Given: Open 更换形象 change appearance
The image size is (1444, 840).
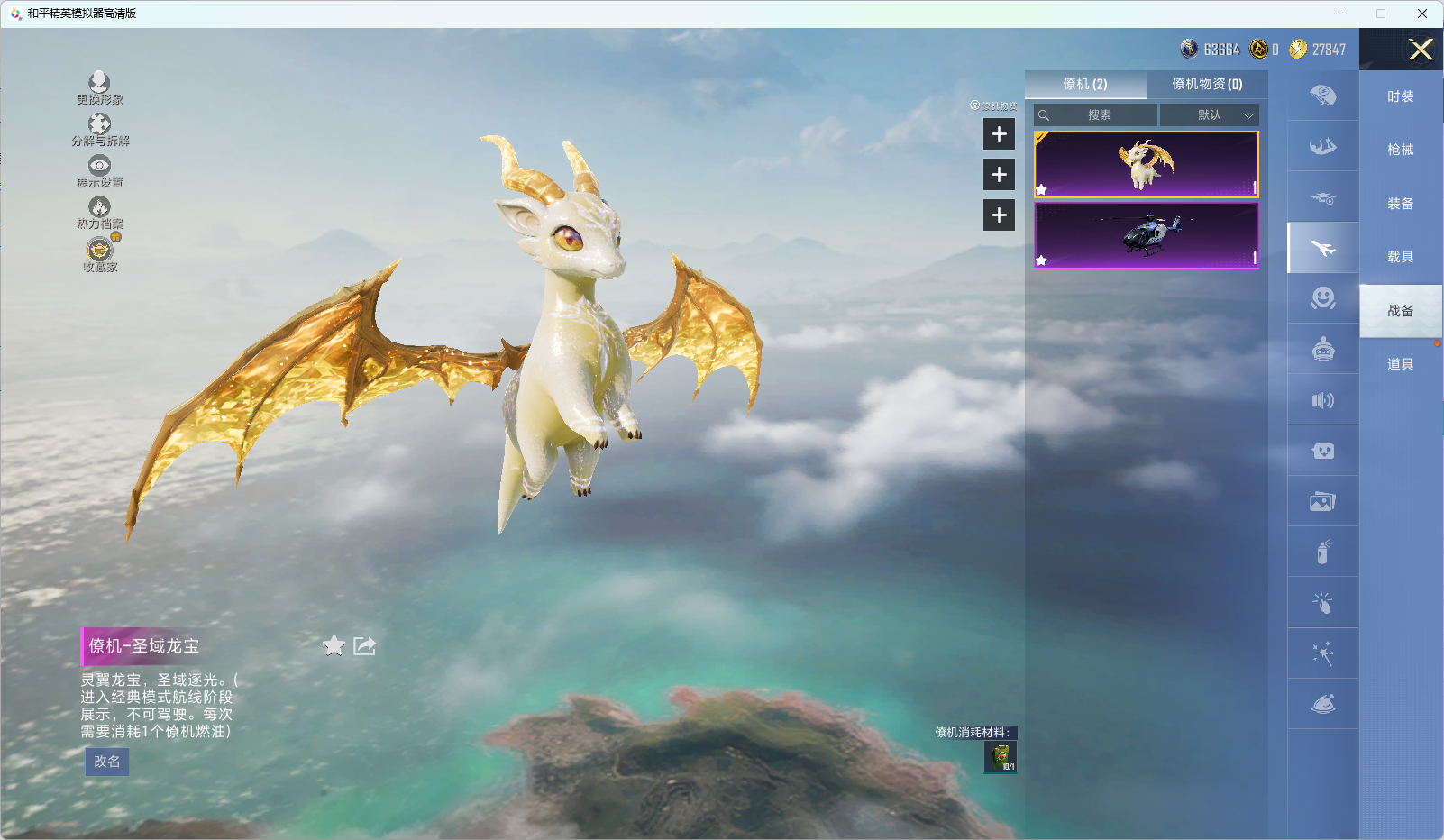Looking at the screenshot, I should coord(99,88).
